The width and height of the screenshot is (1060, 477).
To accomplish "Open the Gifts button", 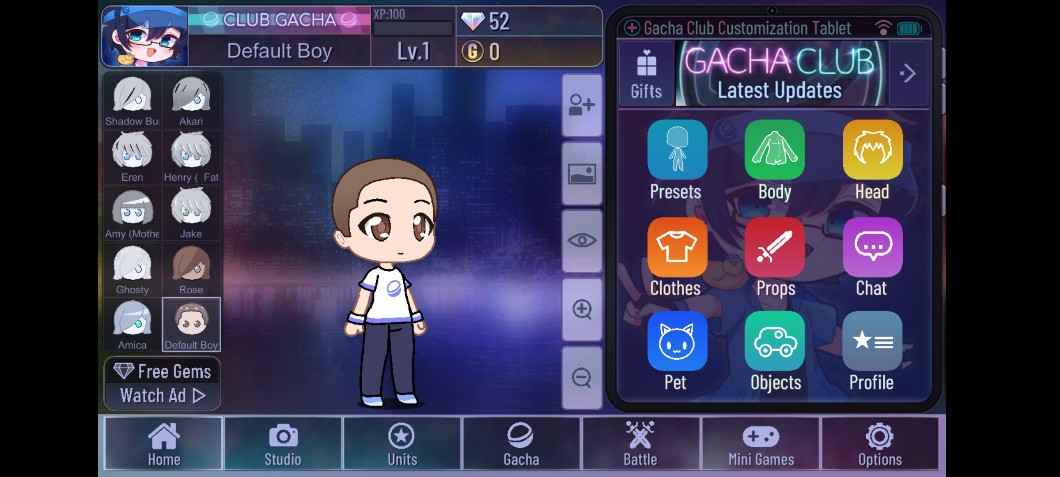I will (646, 74).
